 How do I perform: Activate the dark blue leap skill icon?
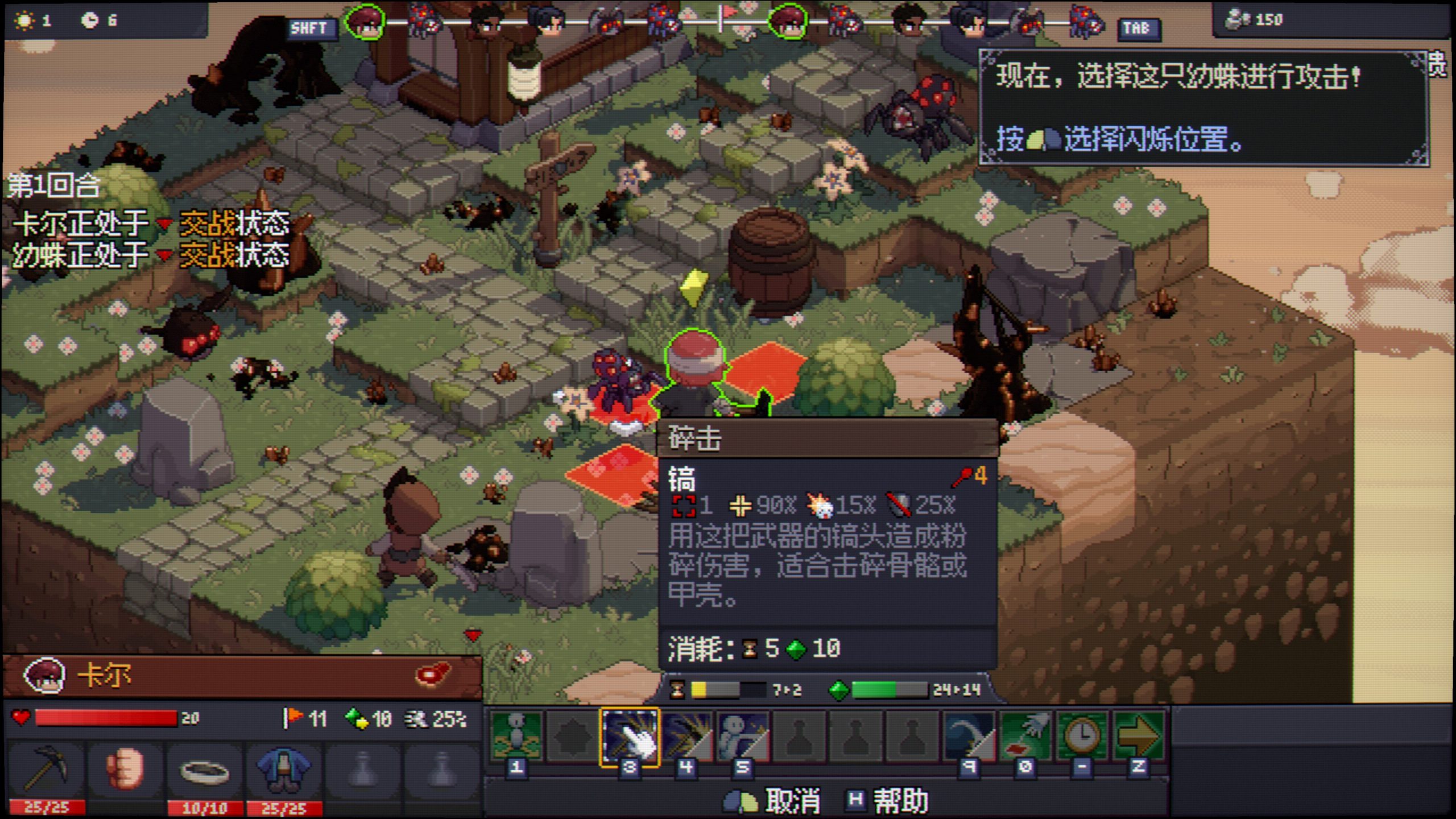[969, 737]
